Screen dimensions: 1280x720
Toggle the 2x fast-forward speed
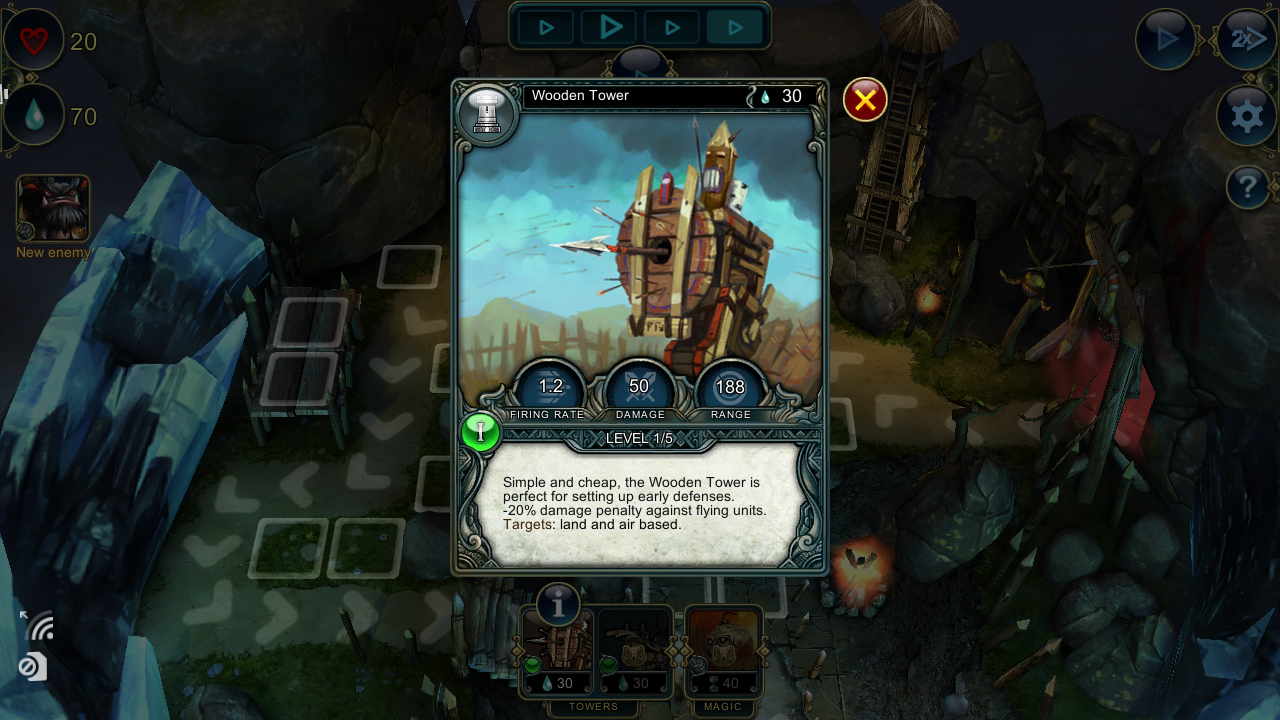[1246, 40]
